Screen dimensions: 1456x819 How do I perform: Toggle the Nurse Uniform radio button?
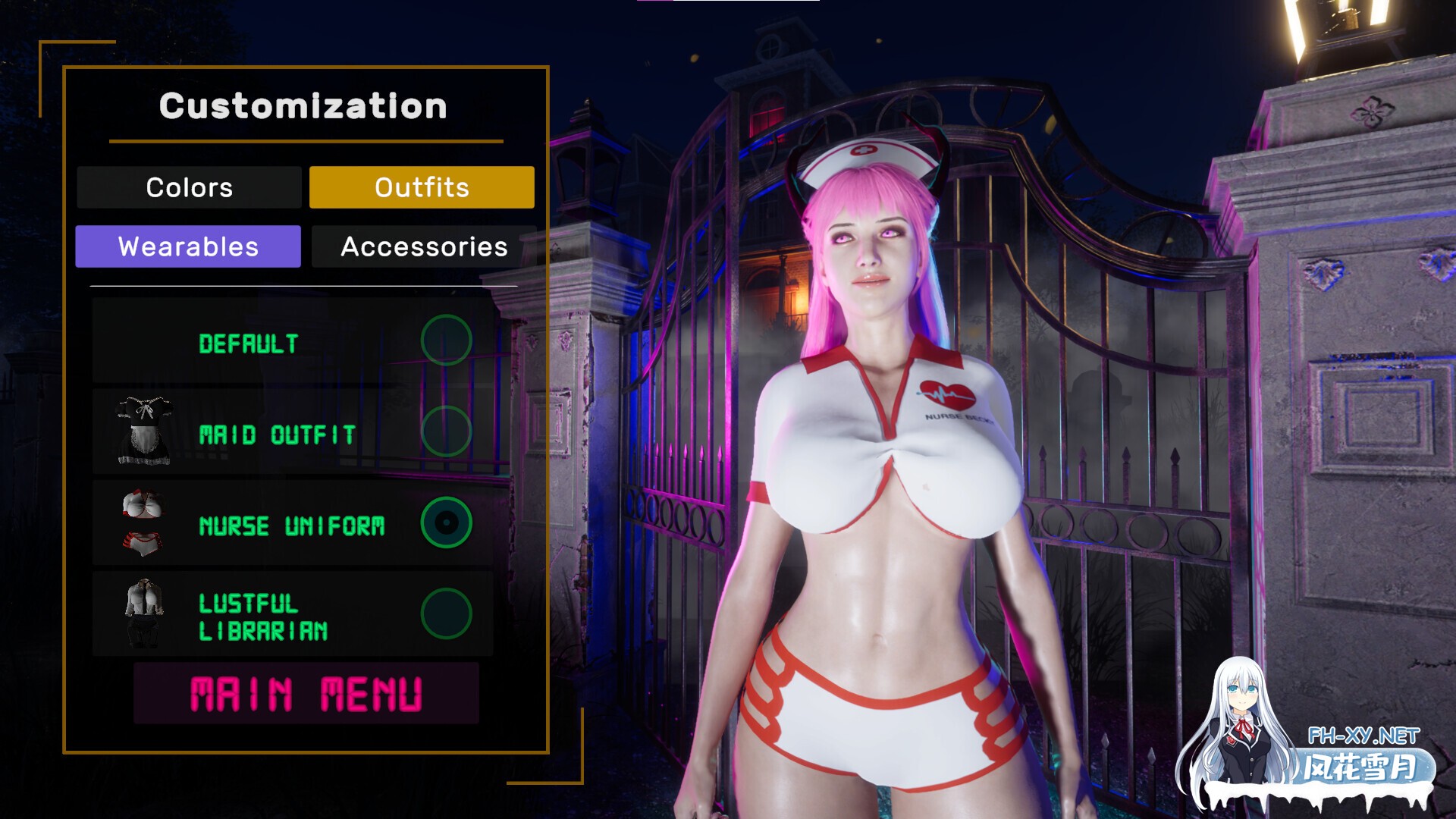446,523
